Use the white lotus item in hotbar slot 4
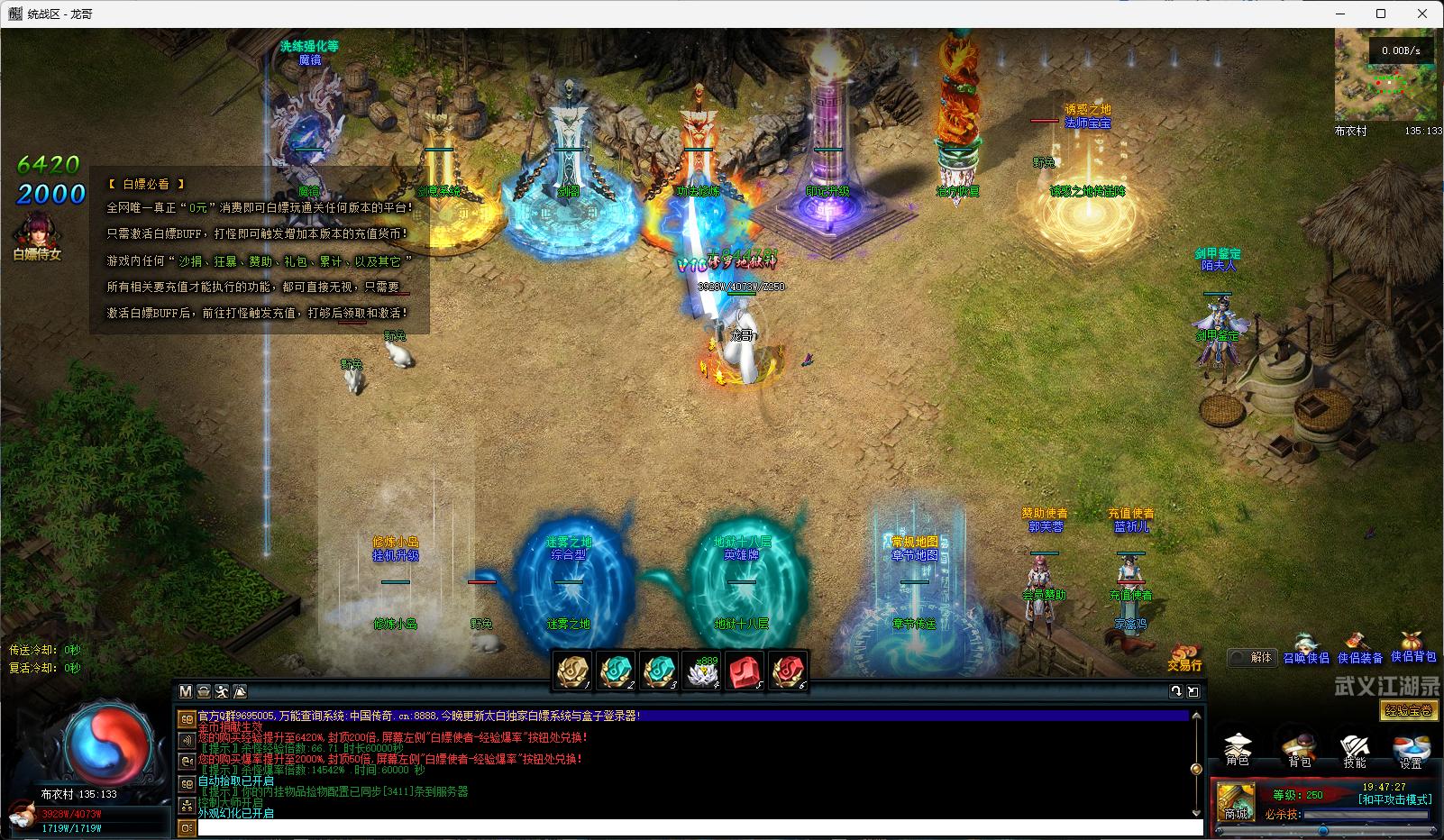The width and height of the screenshot is (1444, 840). [x=702, y=671]
